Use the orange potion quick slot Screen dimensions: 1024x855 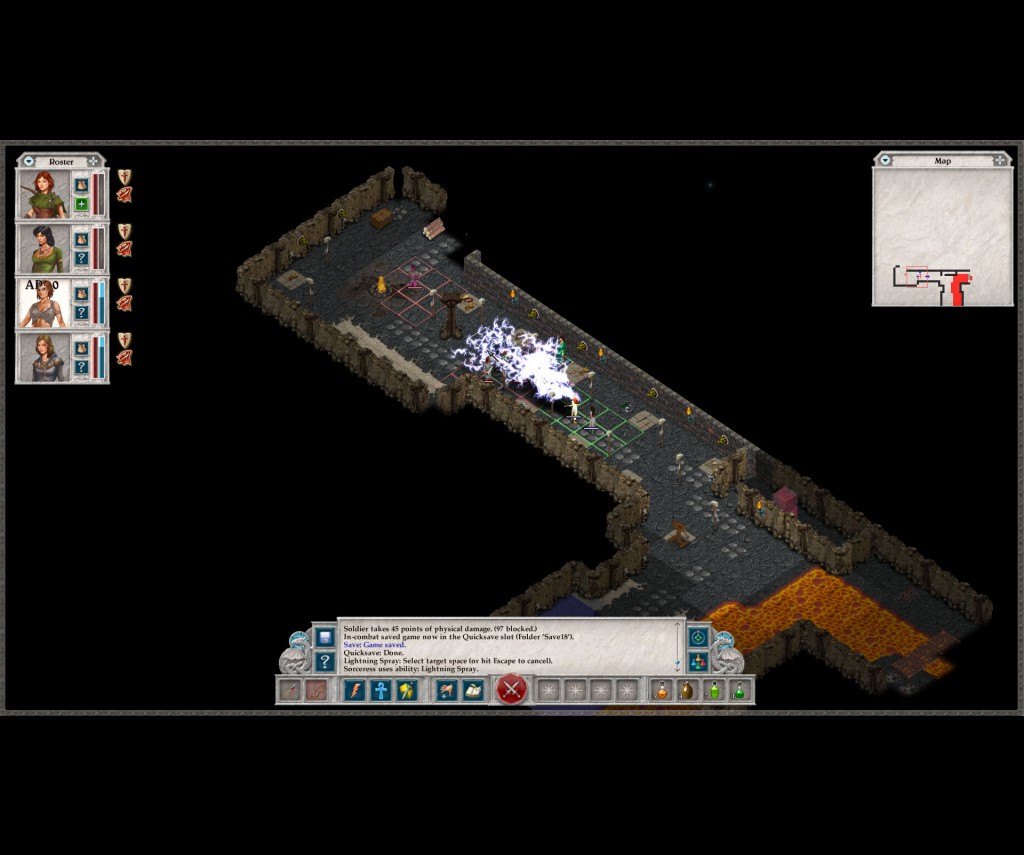[661, 690]
